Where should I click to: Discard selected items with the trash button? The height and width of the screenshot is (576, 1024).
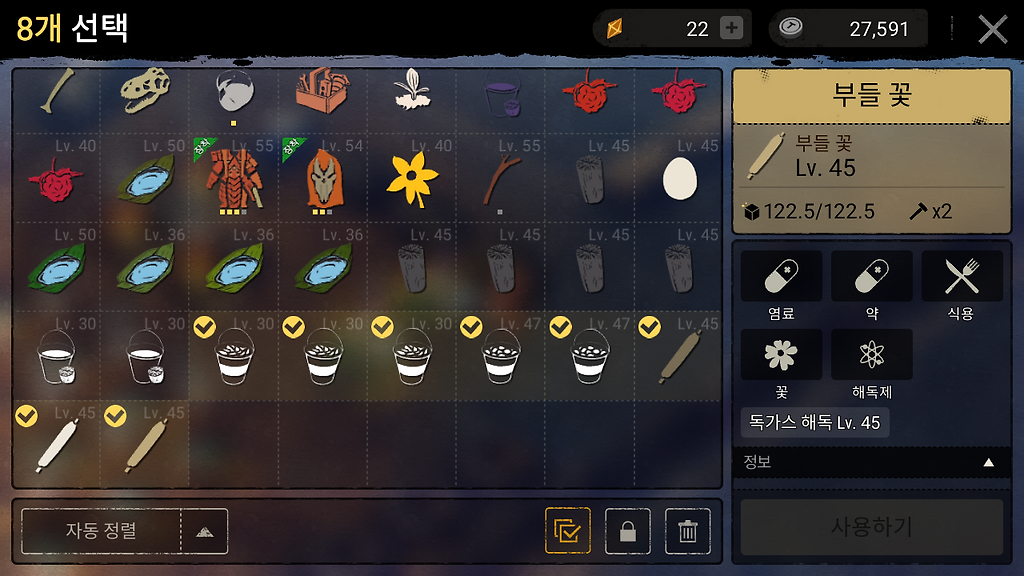point(688,531)
